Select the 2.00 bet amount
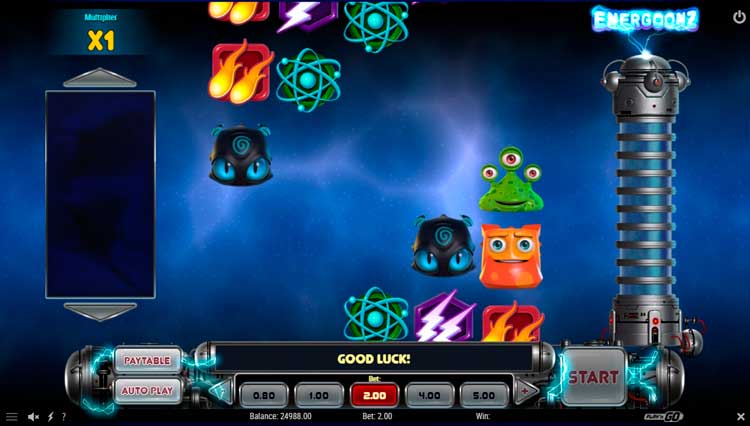750x426 pixels. click(x=375, y=395)
